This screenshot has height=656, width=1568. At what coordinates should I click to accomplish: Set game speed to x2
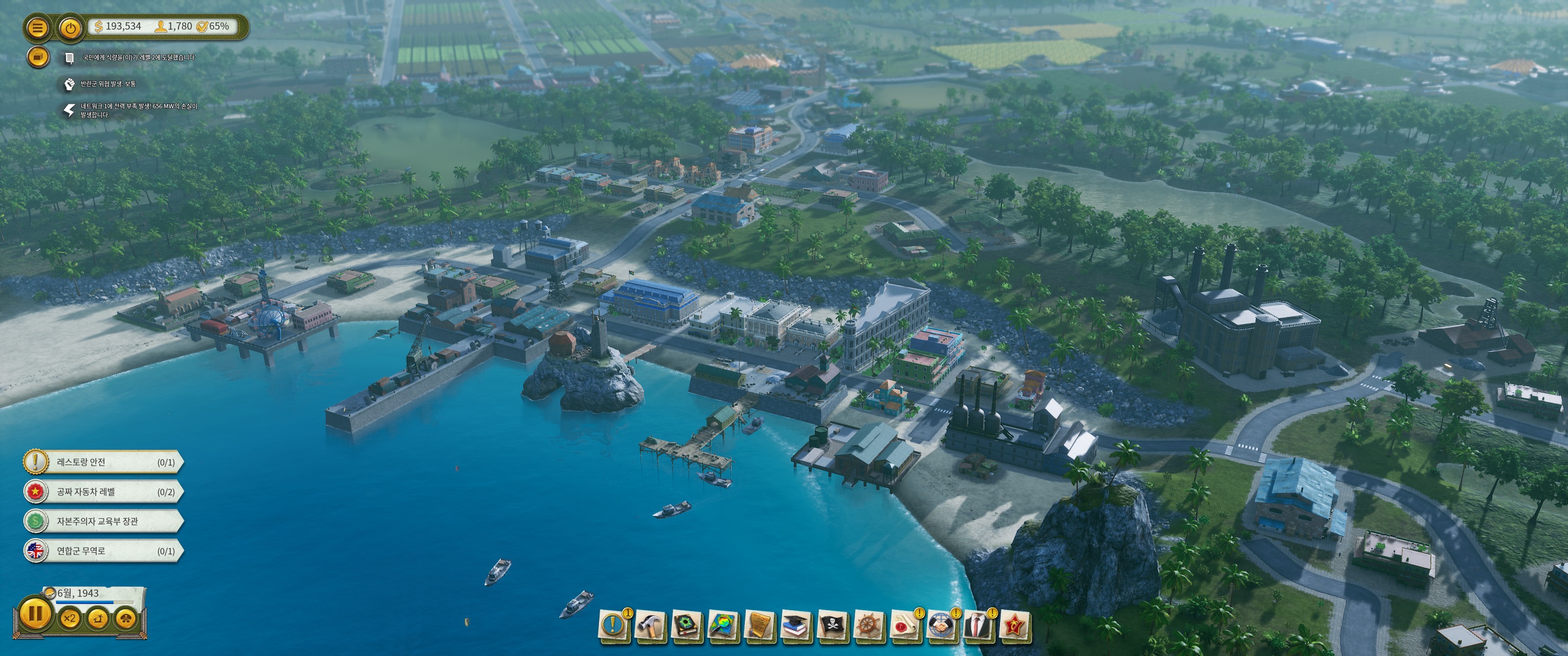[70, 619]
